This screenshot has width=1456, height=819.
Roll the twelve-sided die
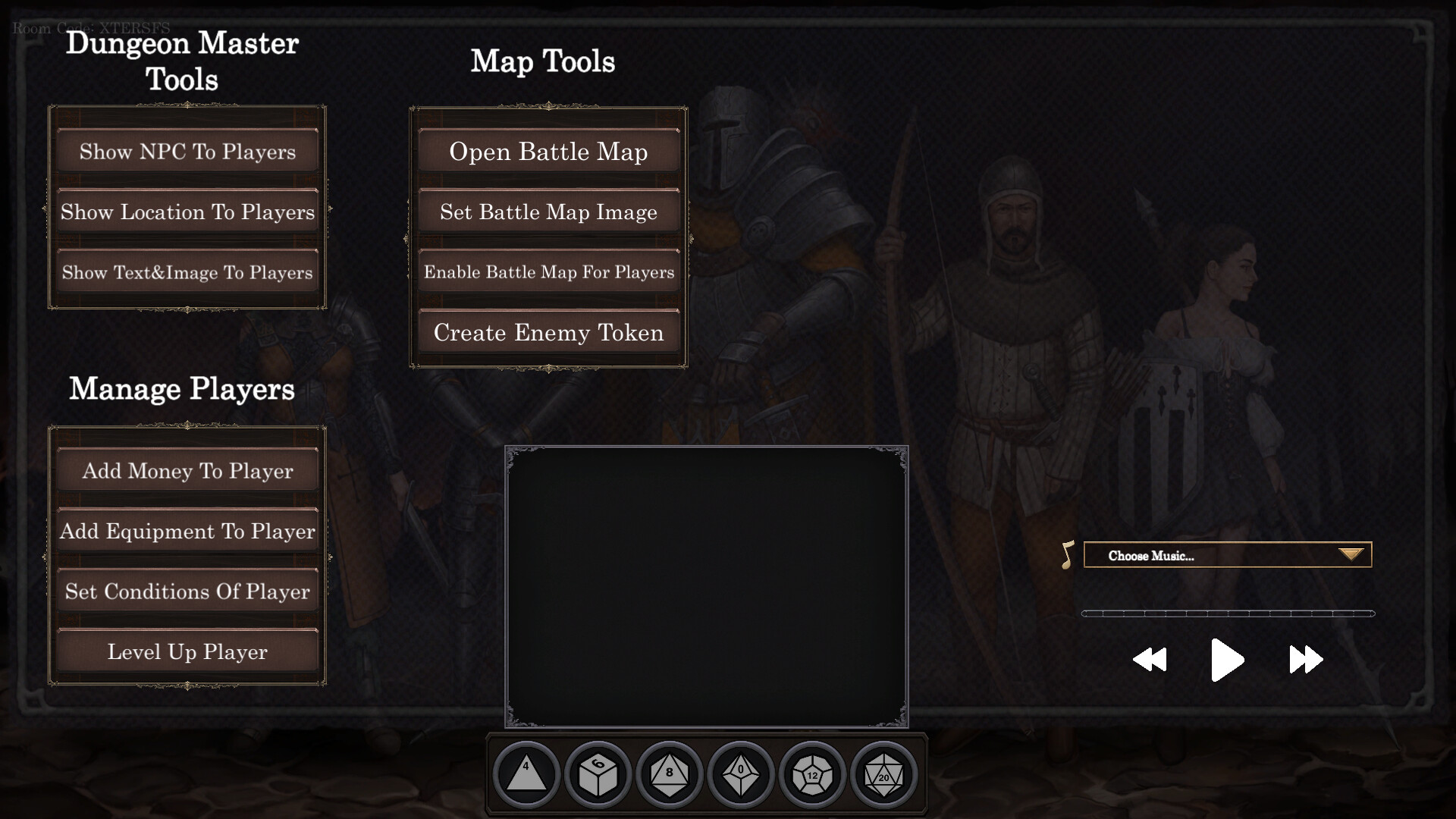[812, 774]
